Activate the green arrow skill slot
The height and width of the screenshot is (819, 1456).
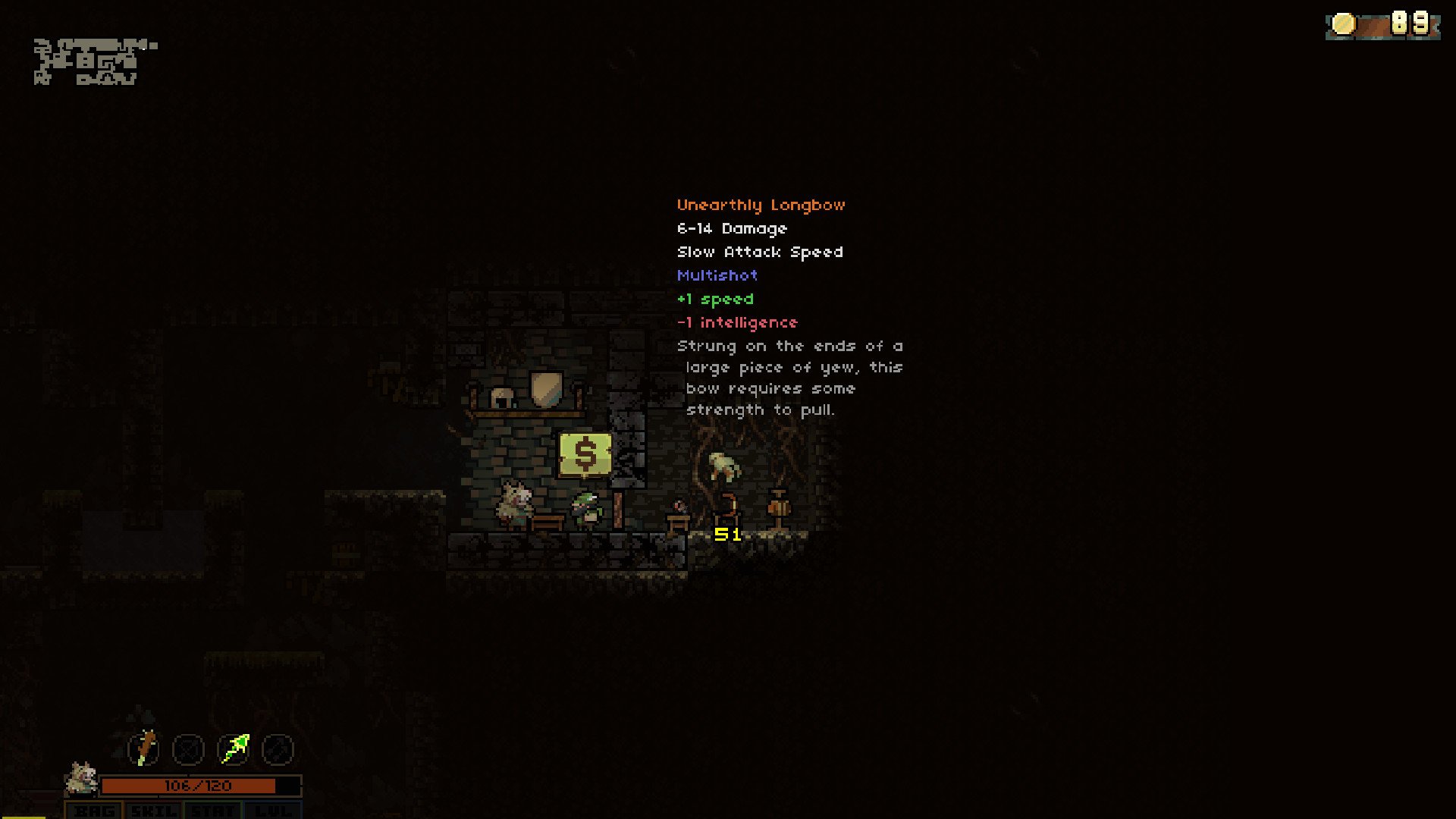(234, 749)
